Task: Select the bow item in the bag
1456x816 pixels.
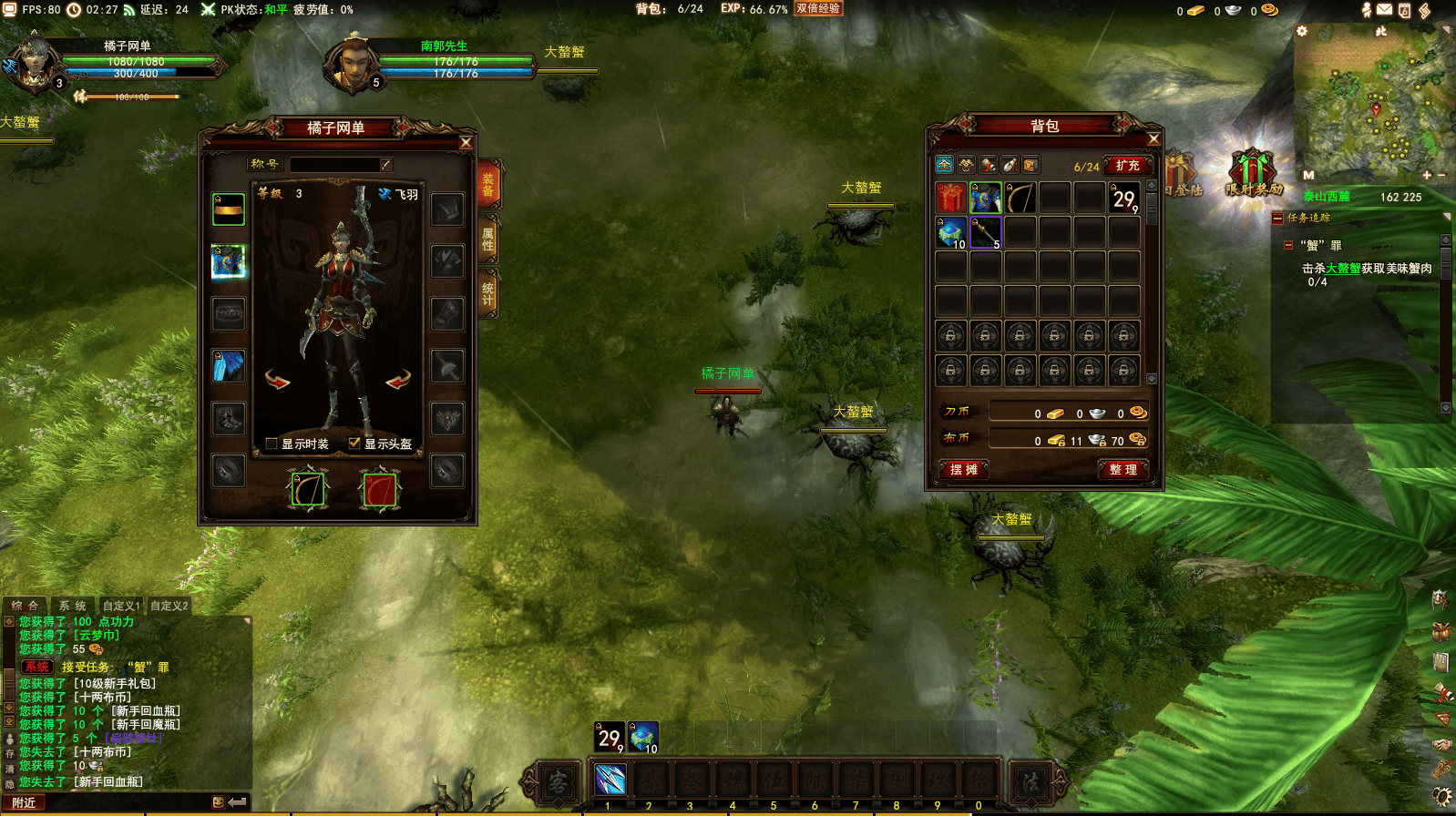Action: pos(1020,198)
